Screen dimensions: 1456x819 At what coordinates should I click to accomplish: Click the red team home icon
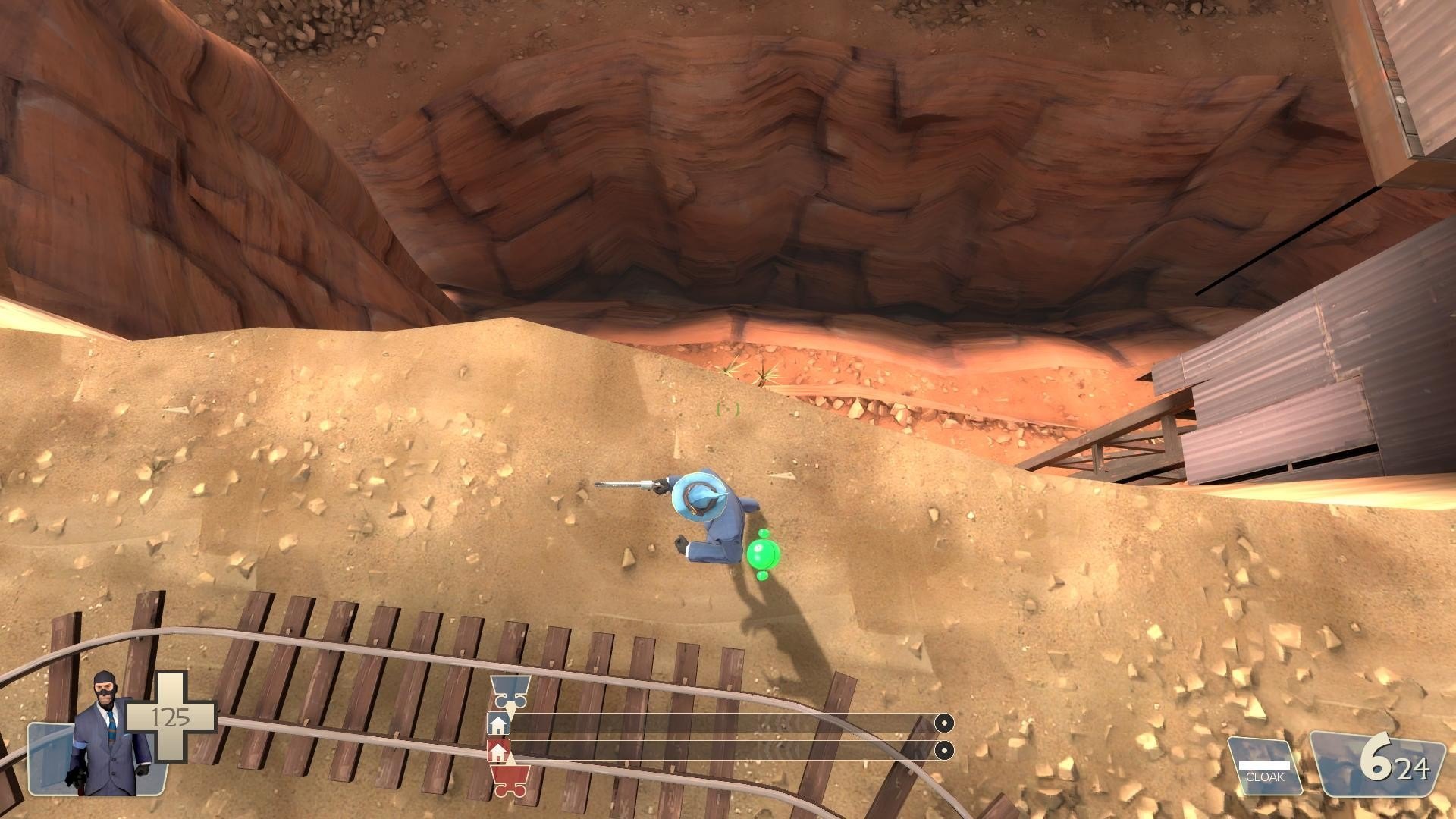[x=497, y=751]
